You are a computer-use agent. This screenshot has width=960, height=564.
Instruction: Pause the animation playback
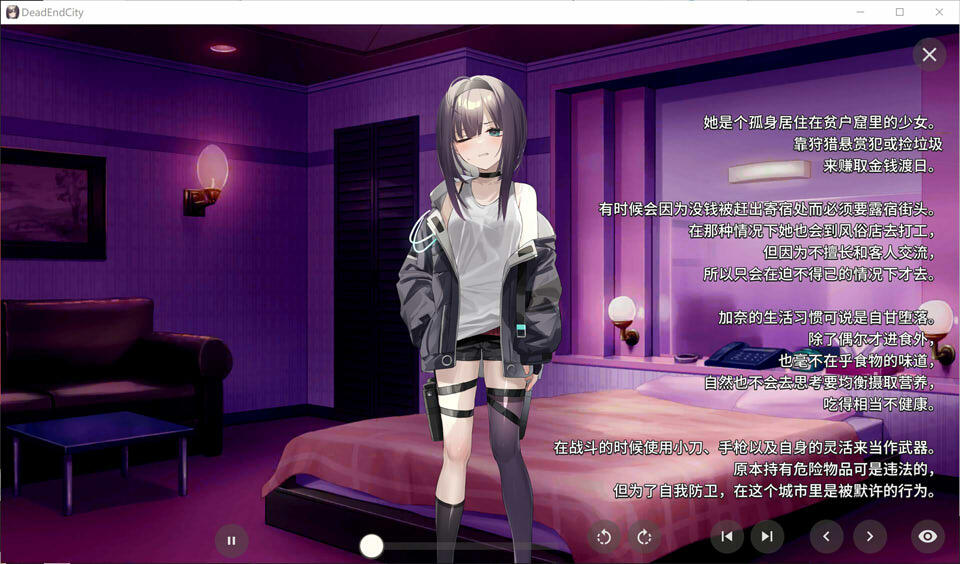coord(231,540)
